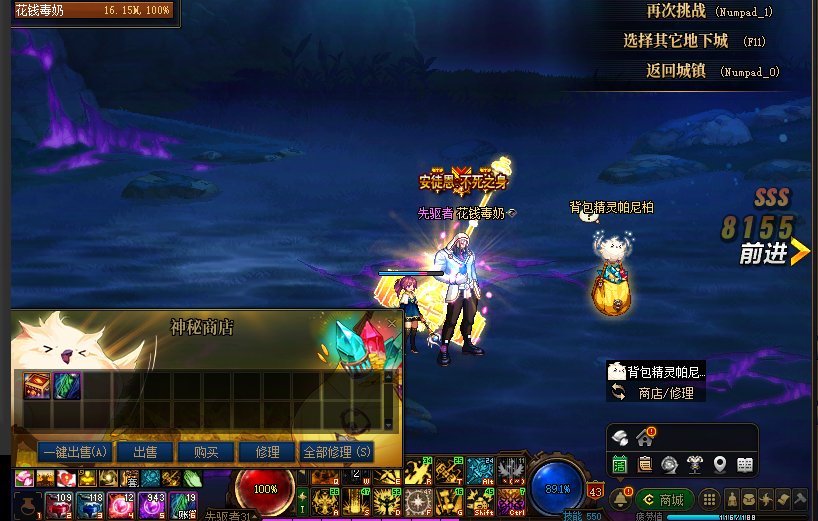Screen dimensions: 818x521
Task: Click the 全部修理 repair-all button
Action: click(x=337, y=452)
